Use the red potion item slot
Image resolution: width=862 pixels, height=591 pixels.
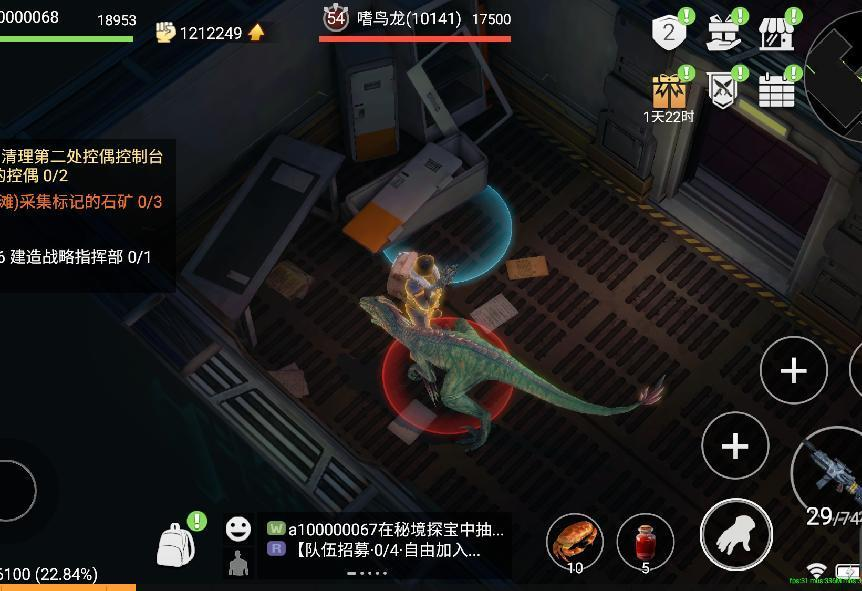(x=645, y=541)
